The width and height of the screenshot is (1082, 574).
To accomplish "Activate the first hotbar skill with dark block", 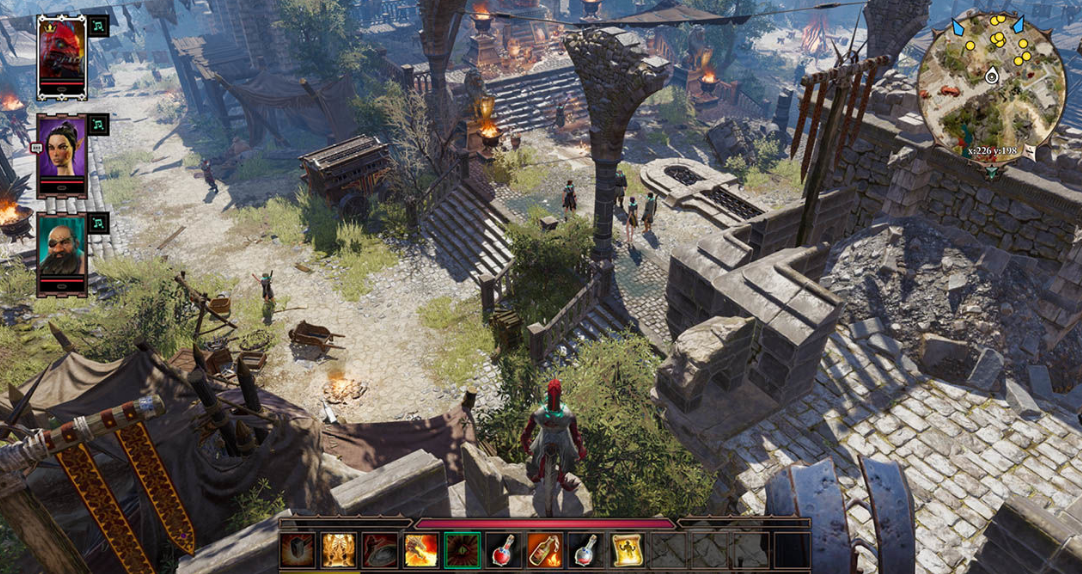I will 298,550.
